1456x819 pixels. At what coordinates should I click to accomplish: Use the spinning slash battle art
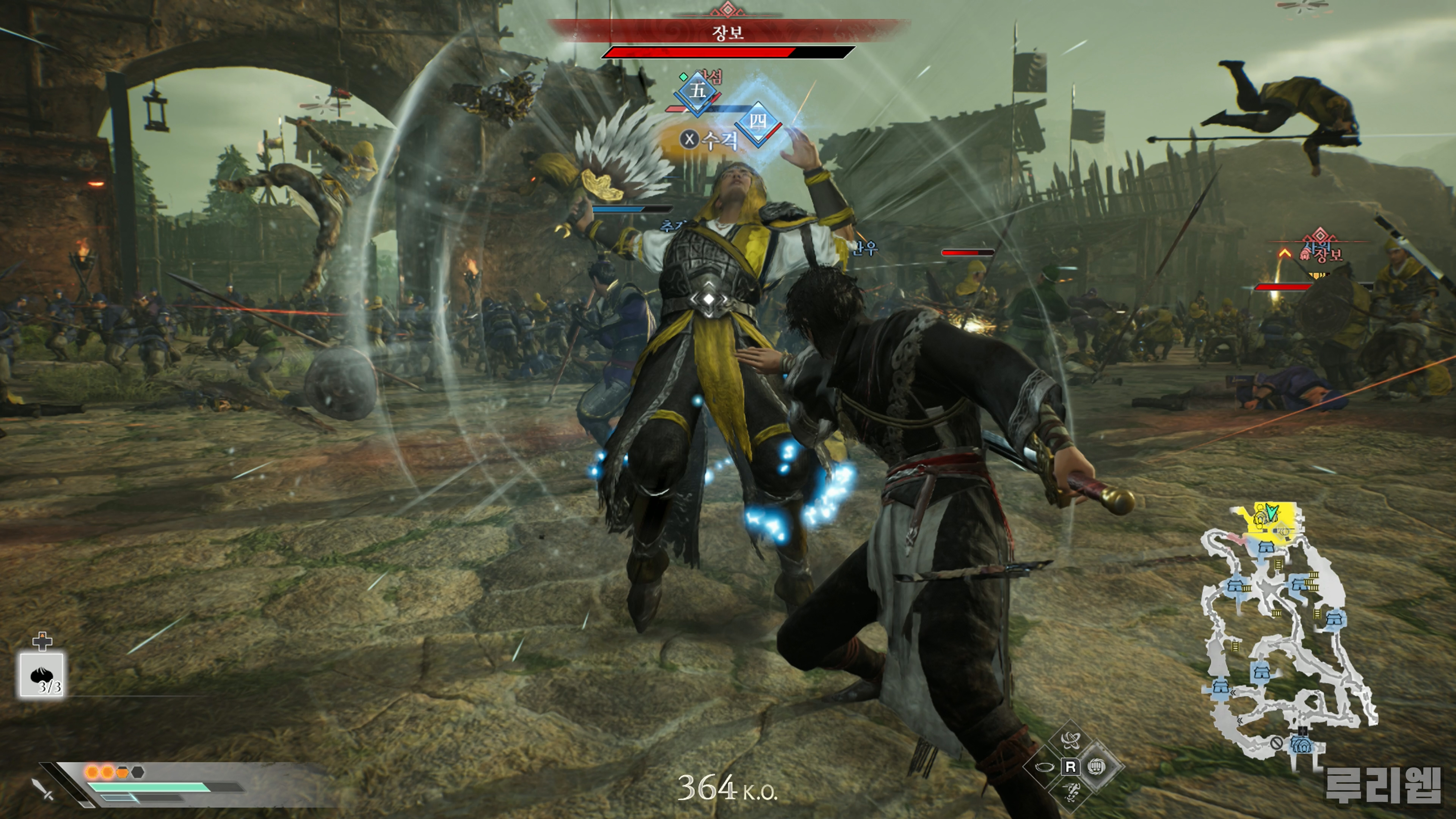(1070, 739)
